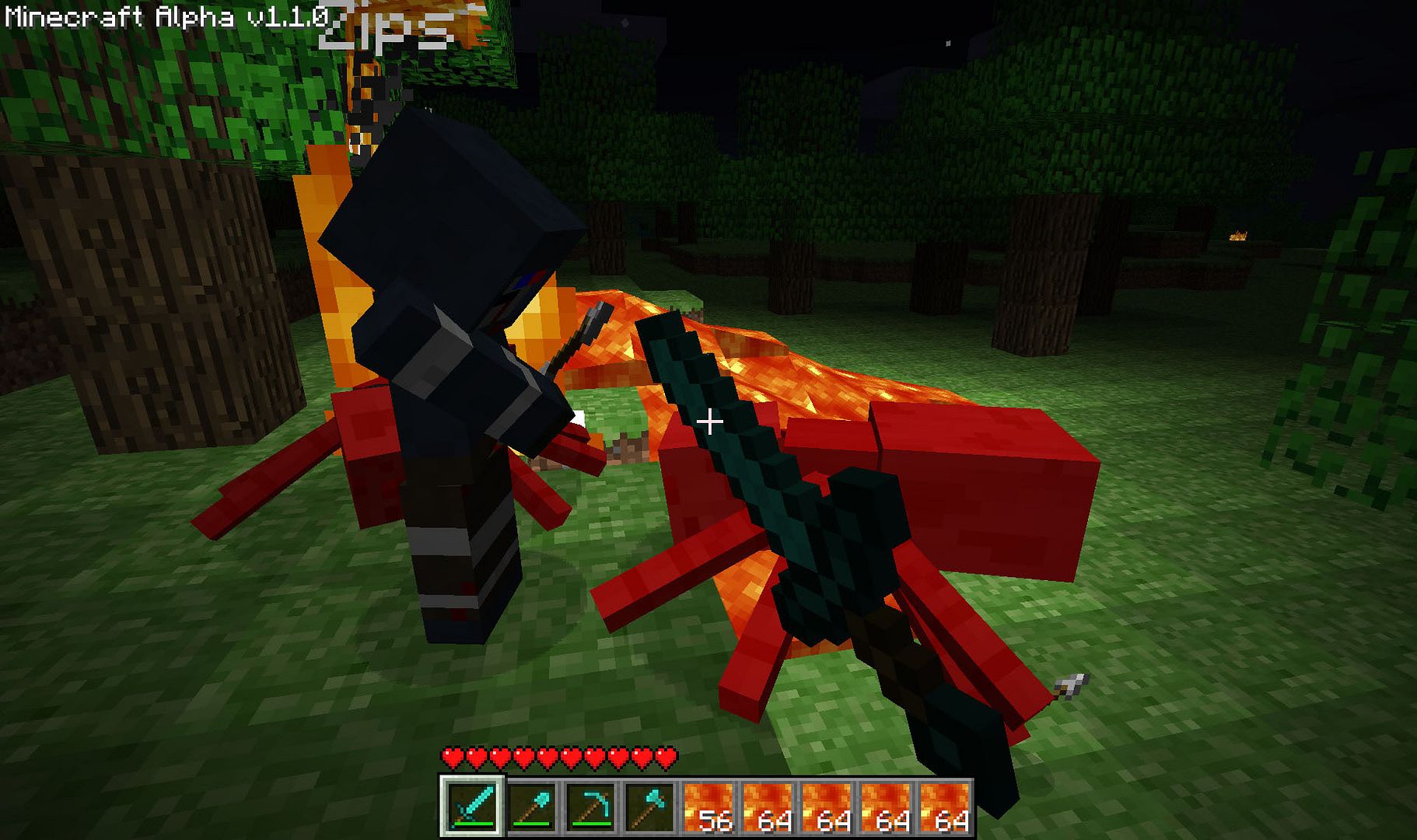Screen dimensions: 1417x840
Task: Choose the diamond shovel in the hotbar
Action: [532, 807]
